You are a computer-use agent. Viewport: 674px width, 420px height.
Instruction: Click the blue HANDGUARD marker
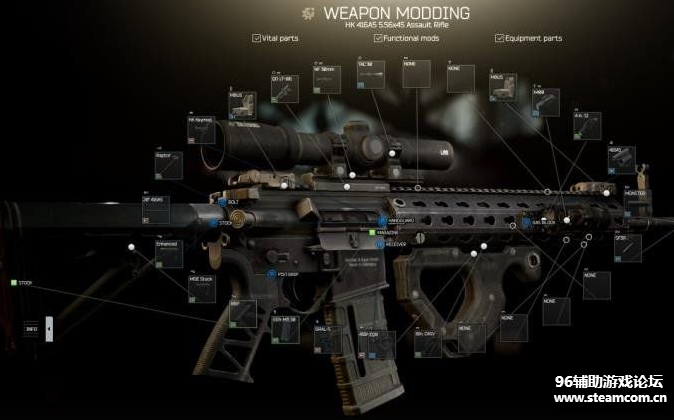(x=383, y=220)
